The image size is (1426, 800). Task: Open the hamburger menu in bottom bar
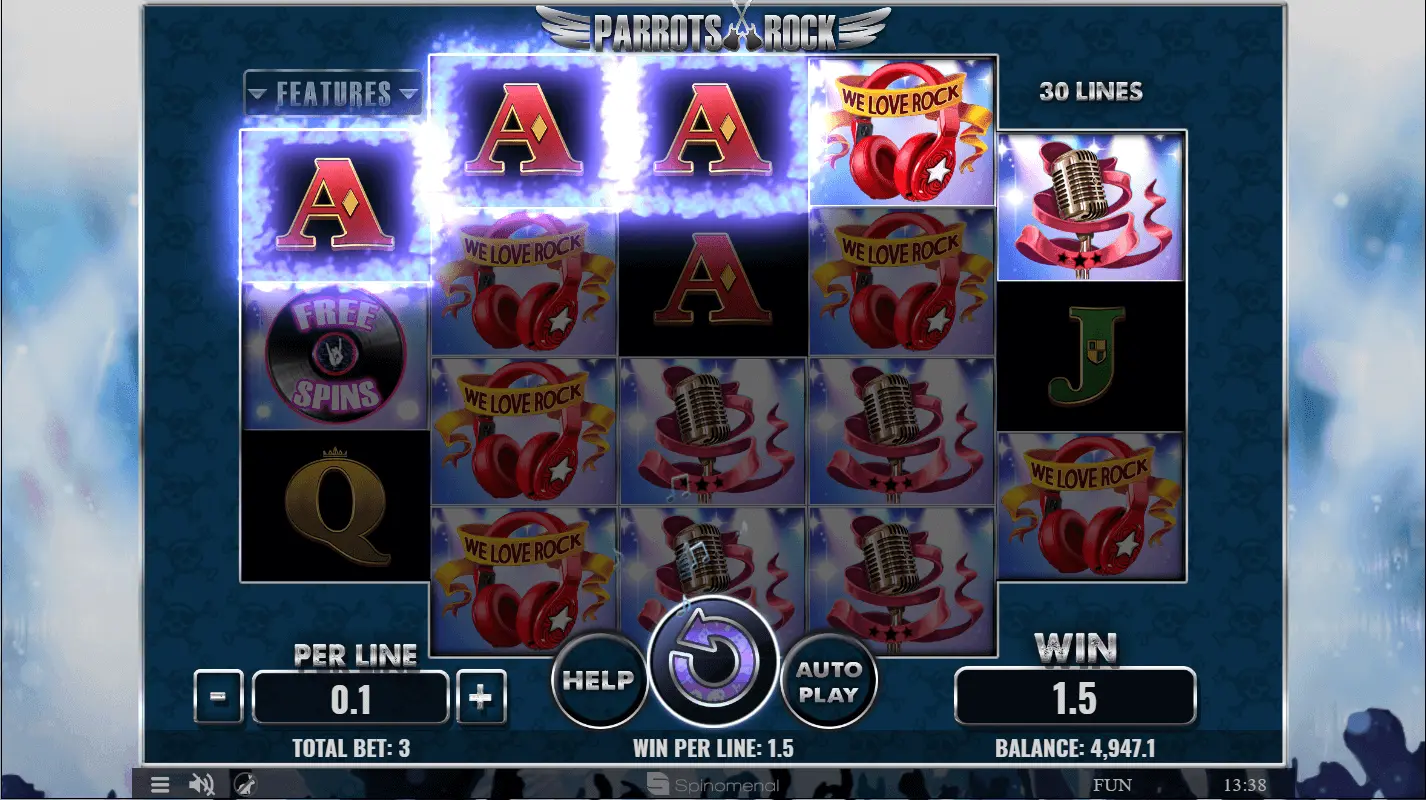point(160,784)
